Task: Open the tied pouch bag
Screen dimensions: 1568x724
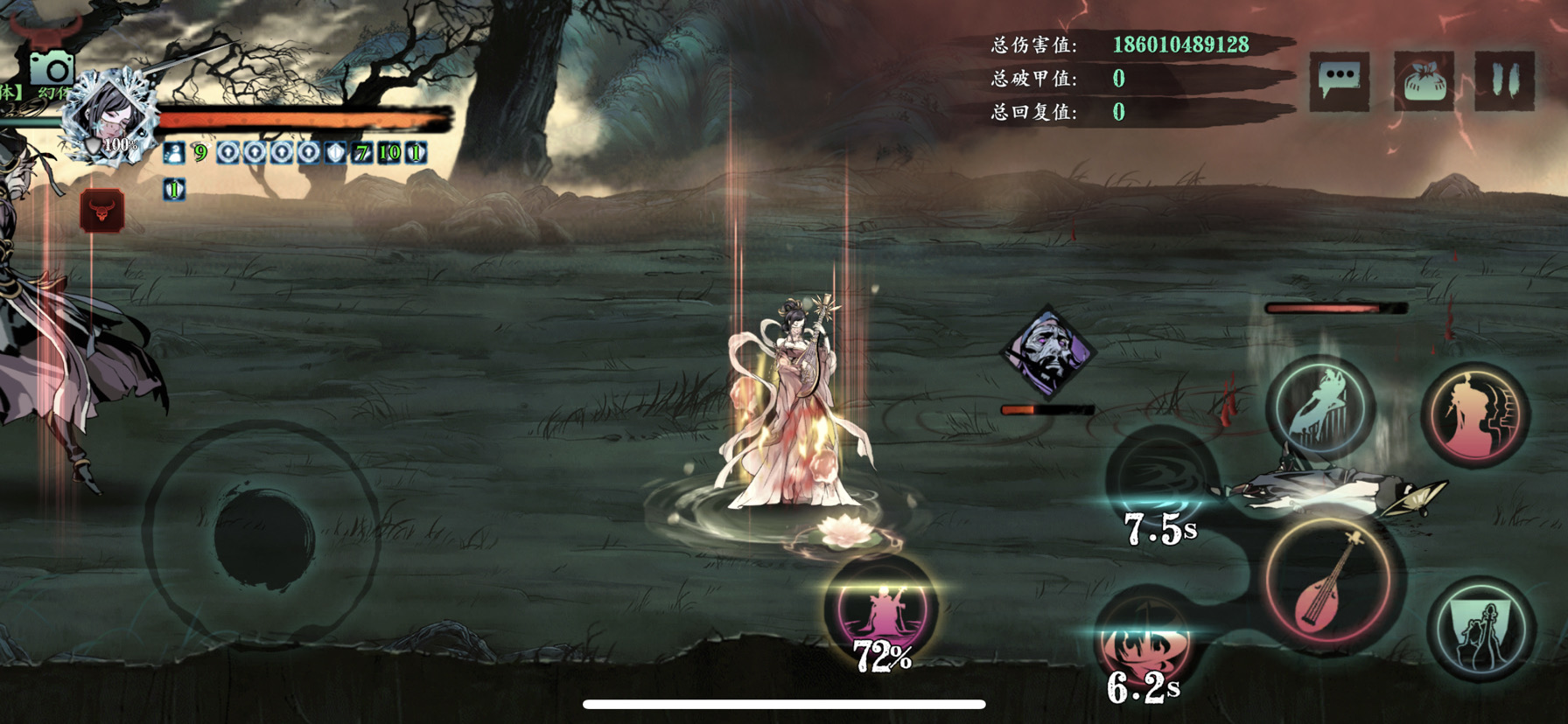Action: pyautogui.click(x=1424, y=81)
